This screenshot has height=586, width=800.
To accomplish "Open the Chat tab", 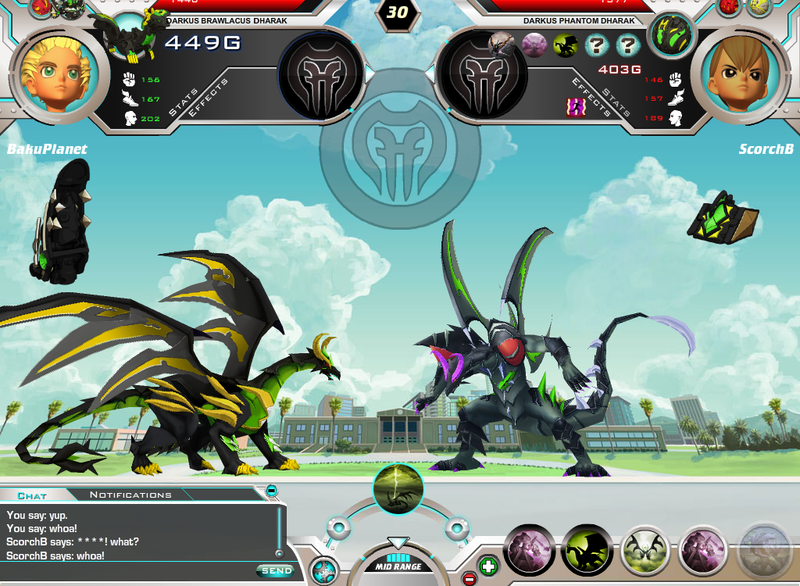I will (32, 495).
